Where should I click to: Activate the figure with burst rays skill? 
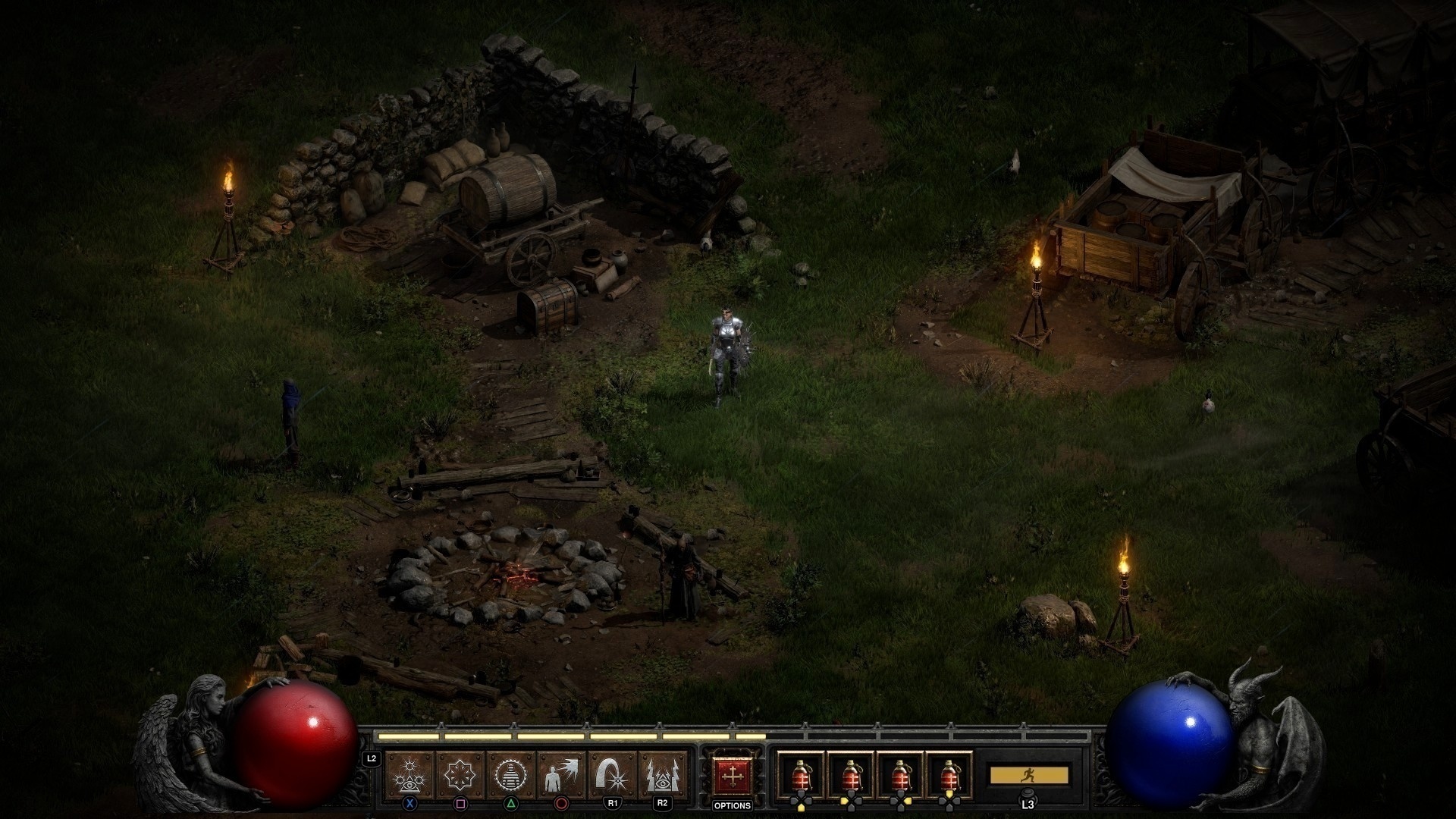pos(561,775)
